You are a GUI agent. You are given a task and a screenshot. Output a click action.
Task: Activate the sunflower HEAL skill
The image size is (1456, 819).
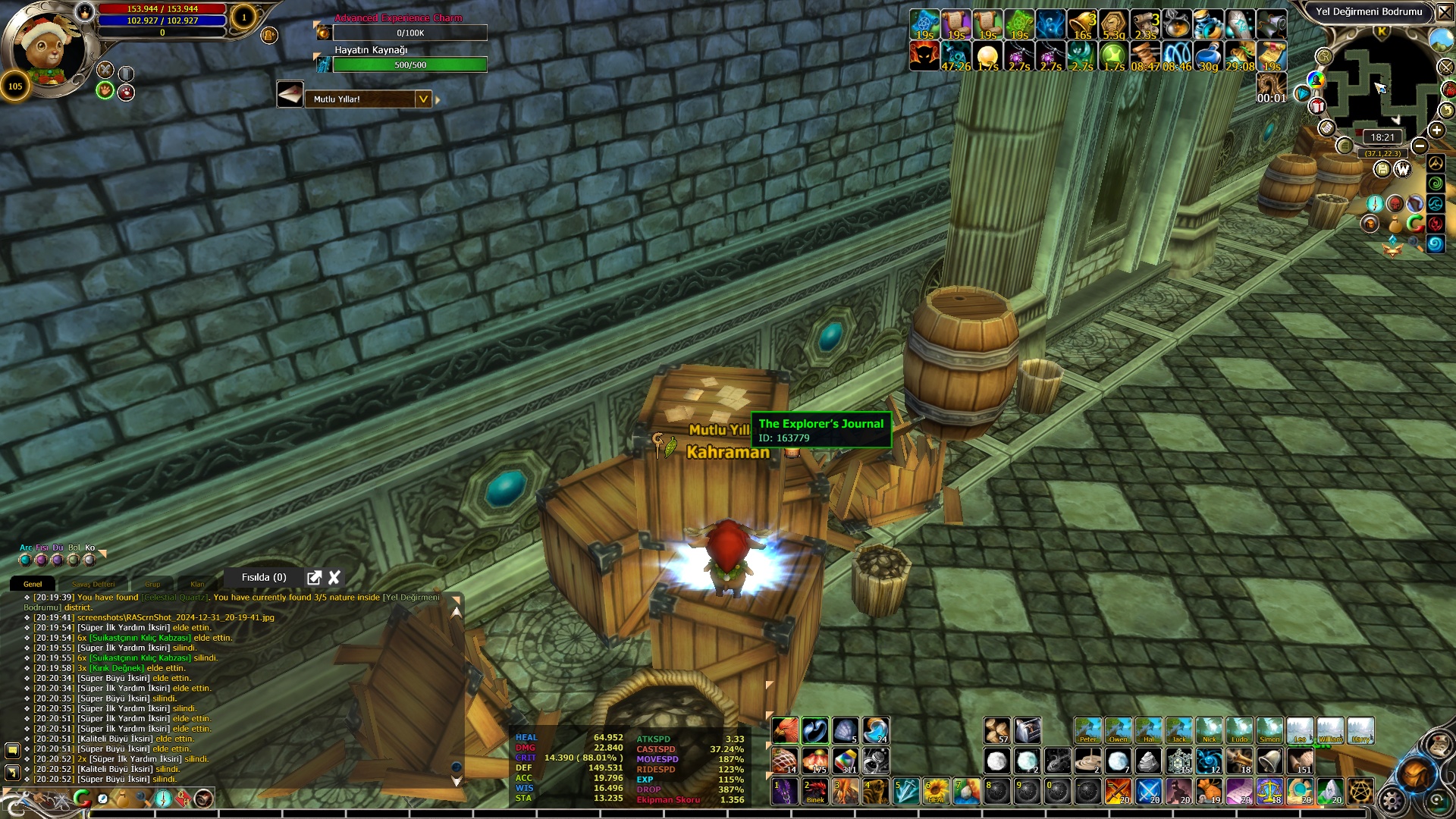tap(936, 792)
